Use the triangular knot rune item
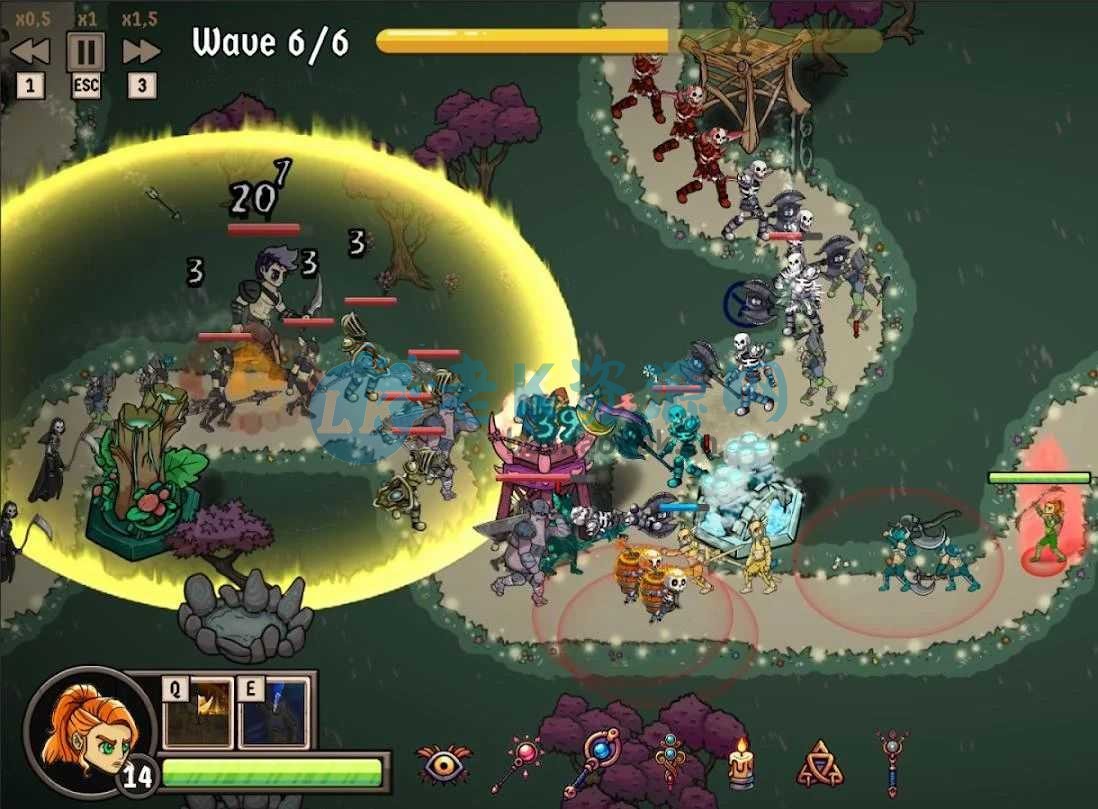 819,765
